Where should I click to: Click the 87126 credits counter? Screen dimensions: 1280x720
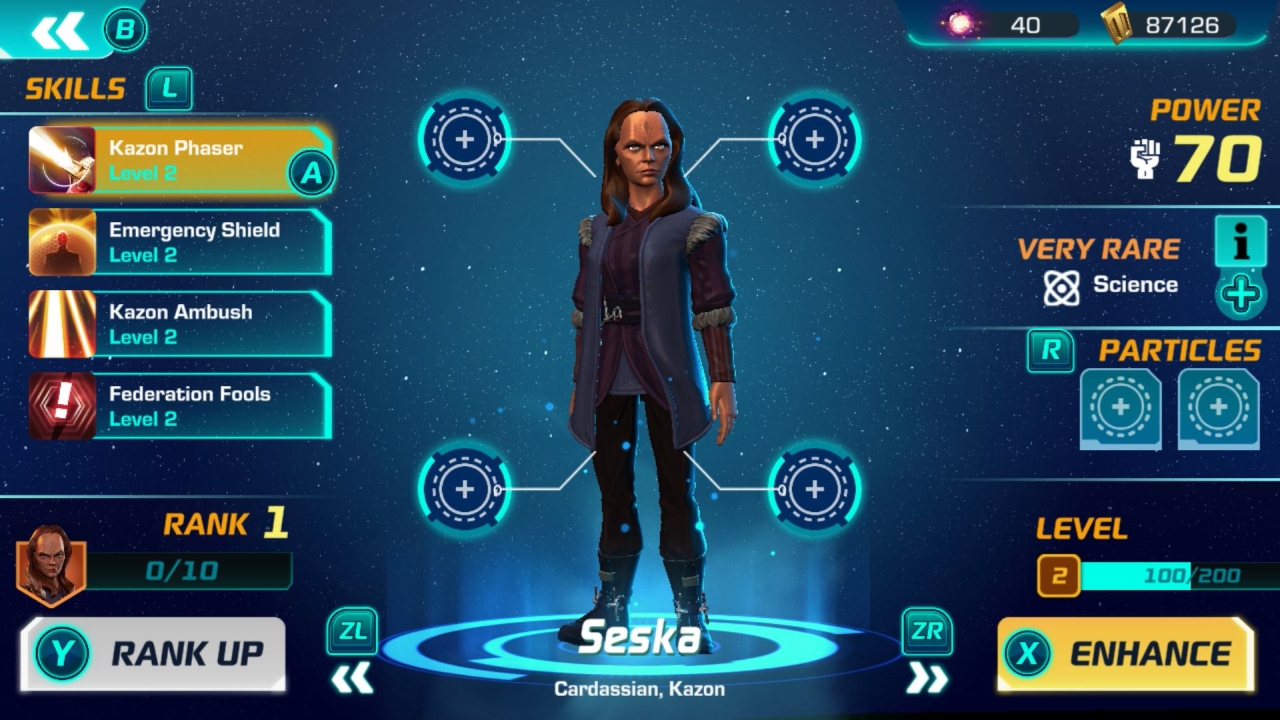point(1180,25)
